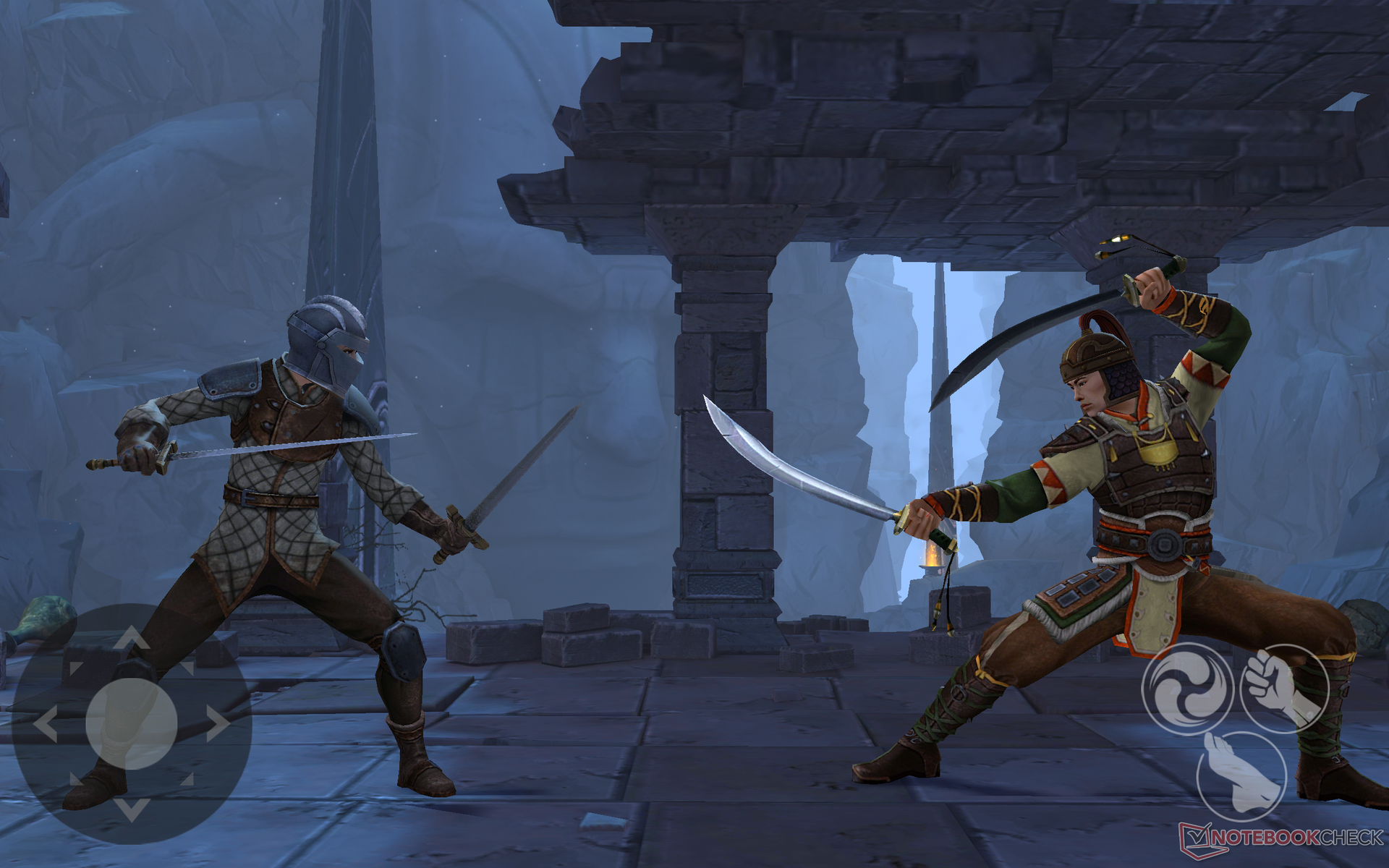Viewport: 1389px width, 868px height.
Task: Hit the fist punch attack button
Action: pyautogui.click(x=1284, y=689)
